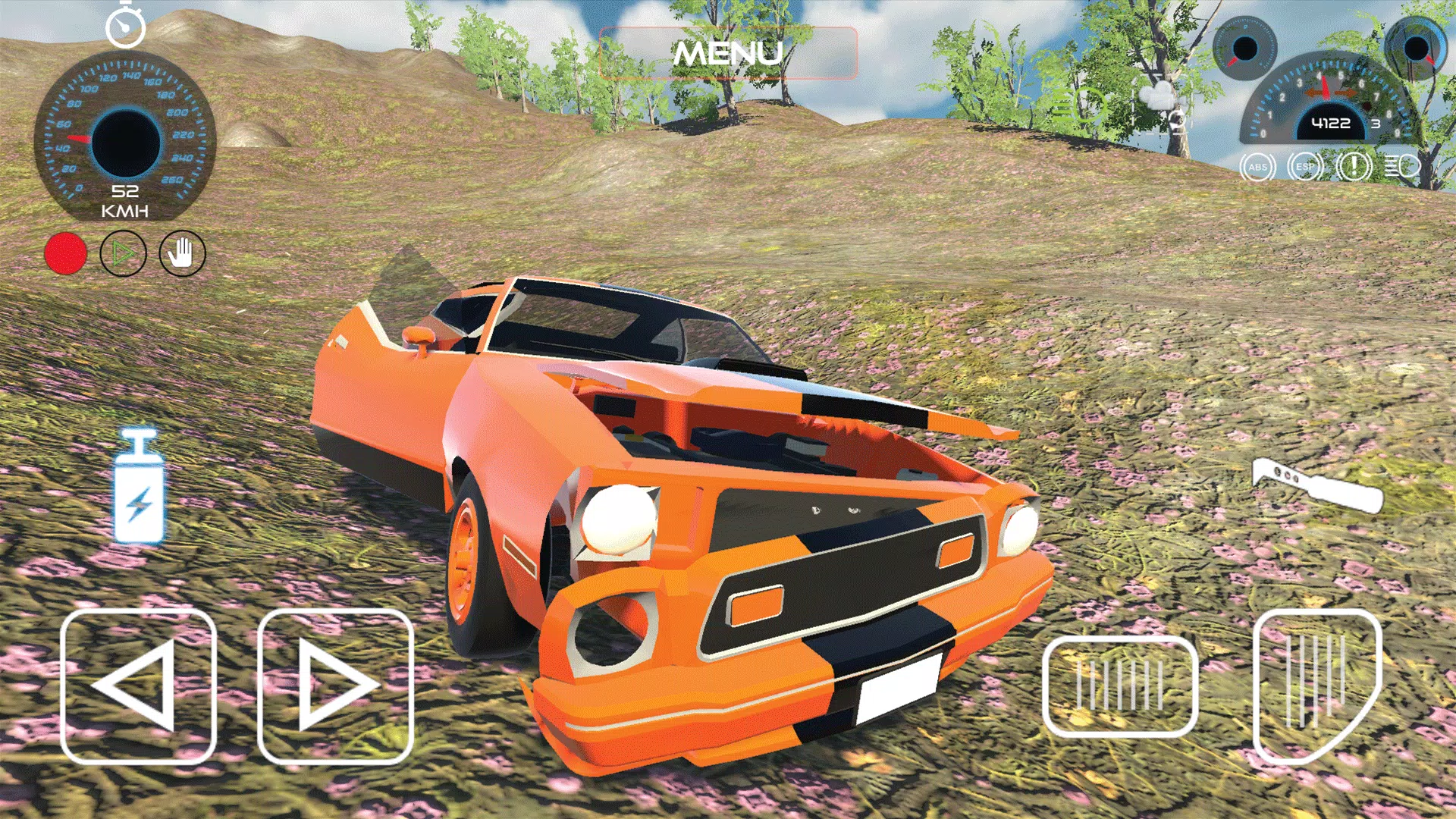Open the MENU at top center

point(728,53)
